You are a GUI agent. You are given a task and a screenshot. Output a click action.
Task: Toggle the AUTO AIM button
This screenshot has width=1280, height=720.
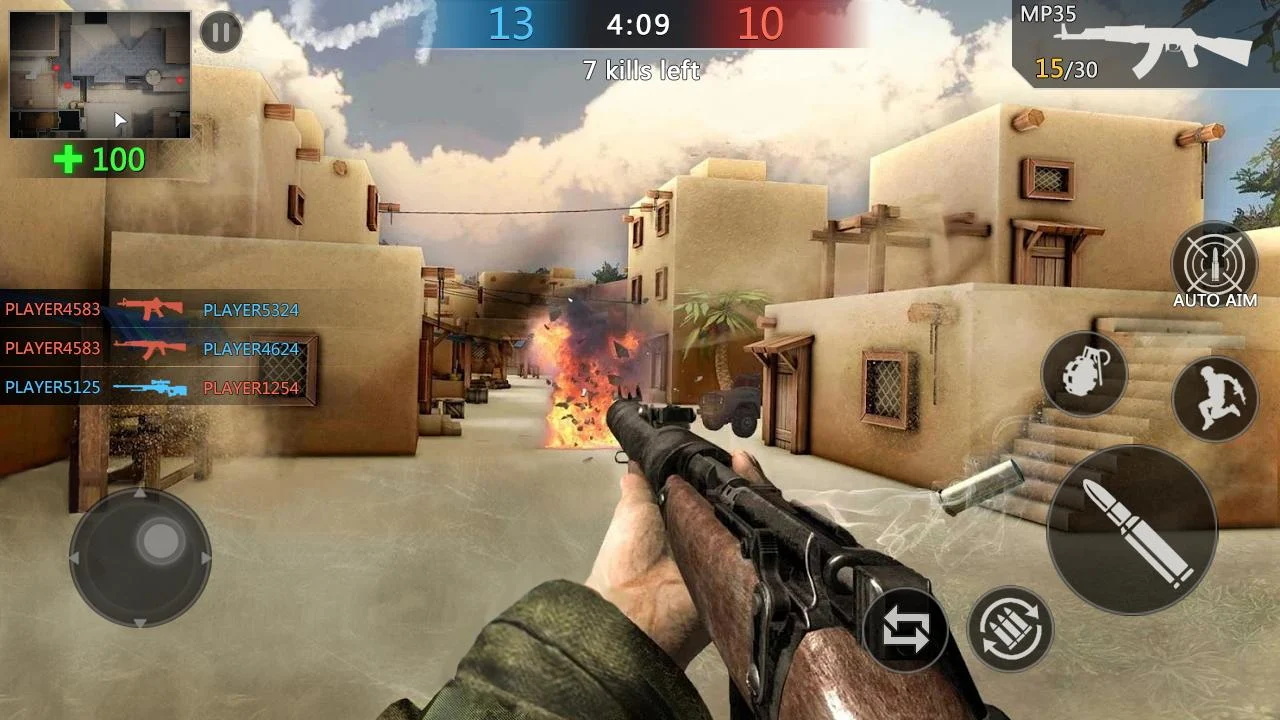tap(1214, 264)
